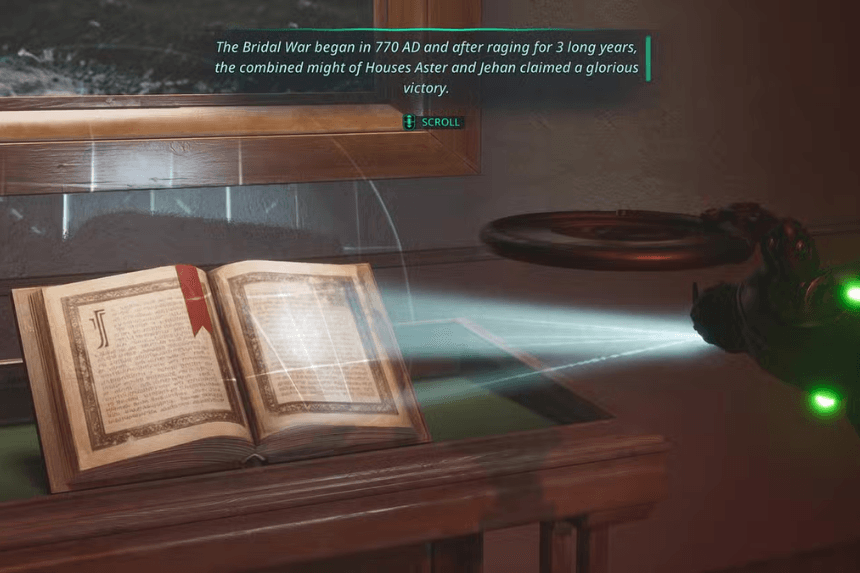The width and height of the screenshot is (860, 573).
Task: Click the green scrollbar beside the lore text
Action: (x=648, y=59)
